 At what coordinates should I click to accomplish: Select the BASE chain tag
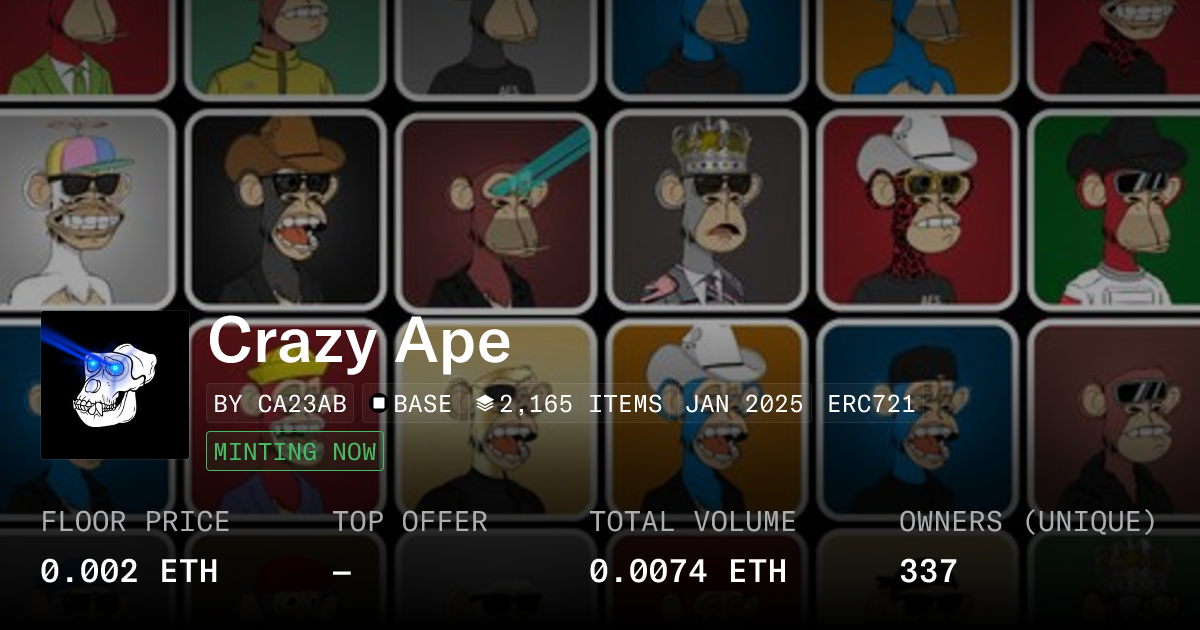411,404
